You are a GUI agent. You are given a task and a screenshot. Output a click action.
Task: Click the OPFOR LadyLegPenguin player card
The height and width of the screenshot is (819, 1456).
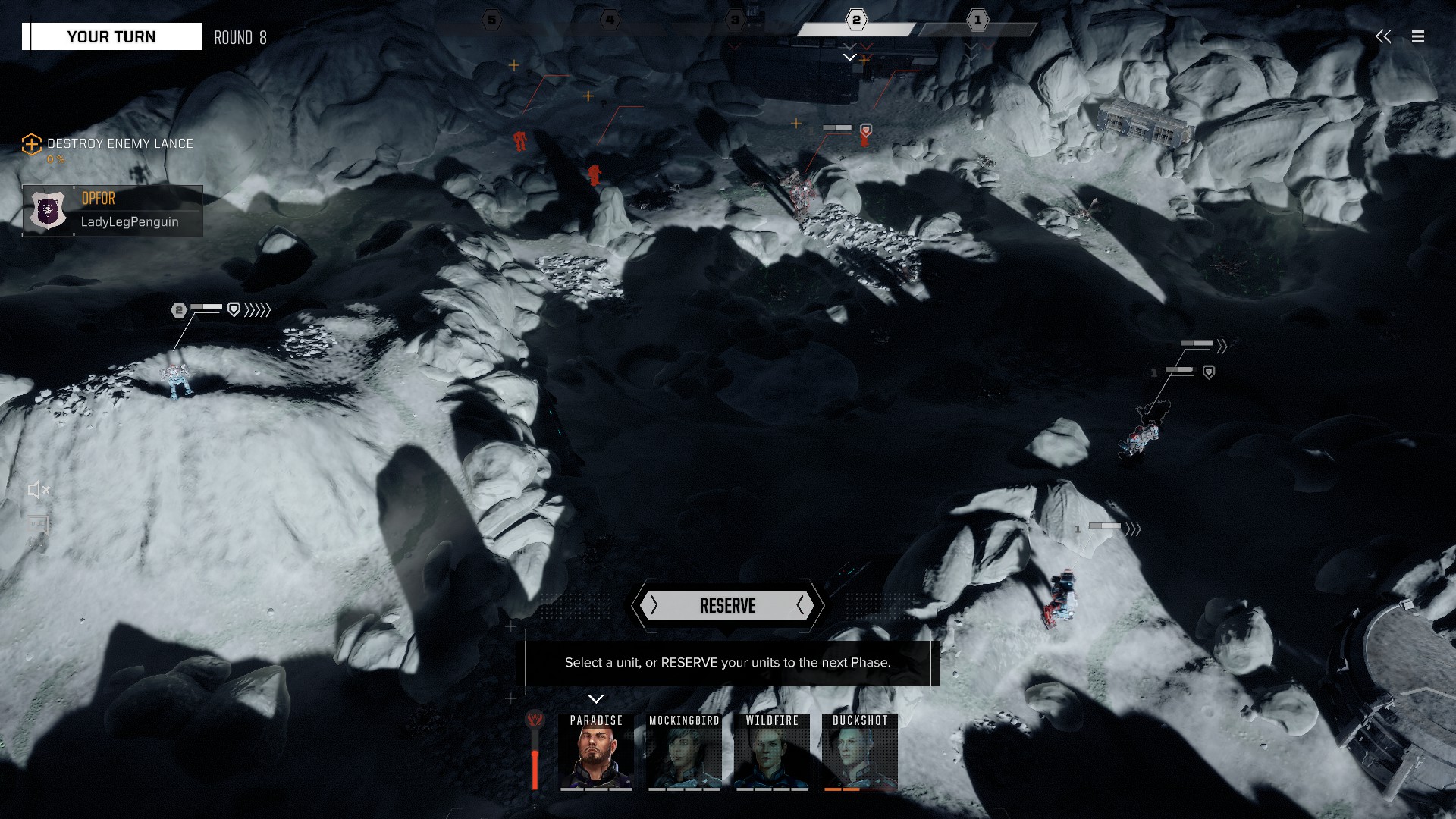(112, 211)
